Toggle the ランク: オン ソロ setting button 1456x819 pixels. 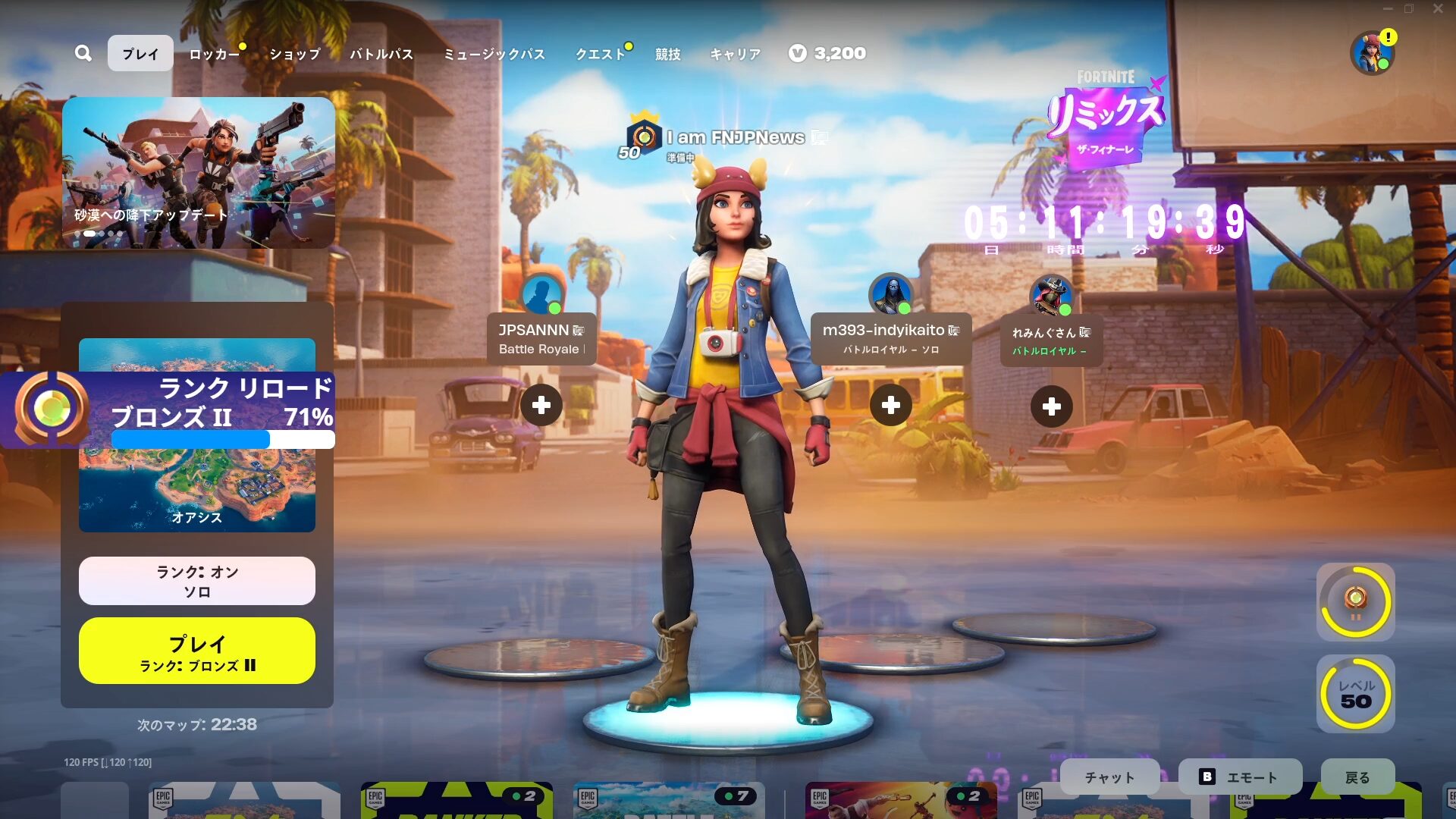(197, 581)
